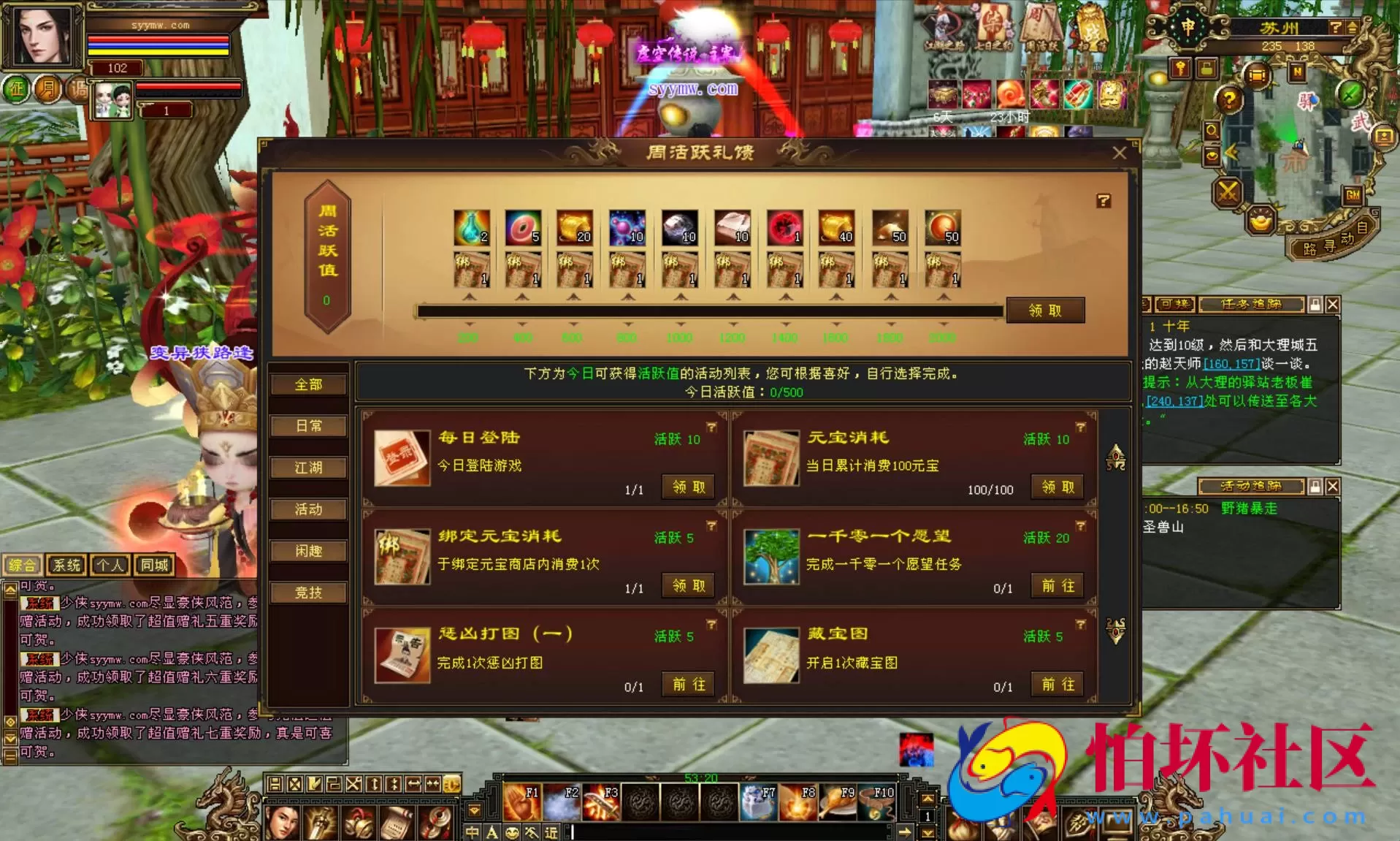Click the GM icon beside the minimap
This screenshot has height=841, width=1400.
1353,195
